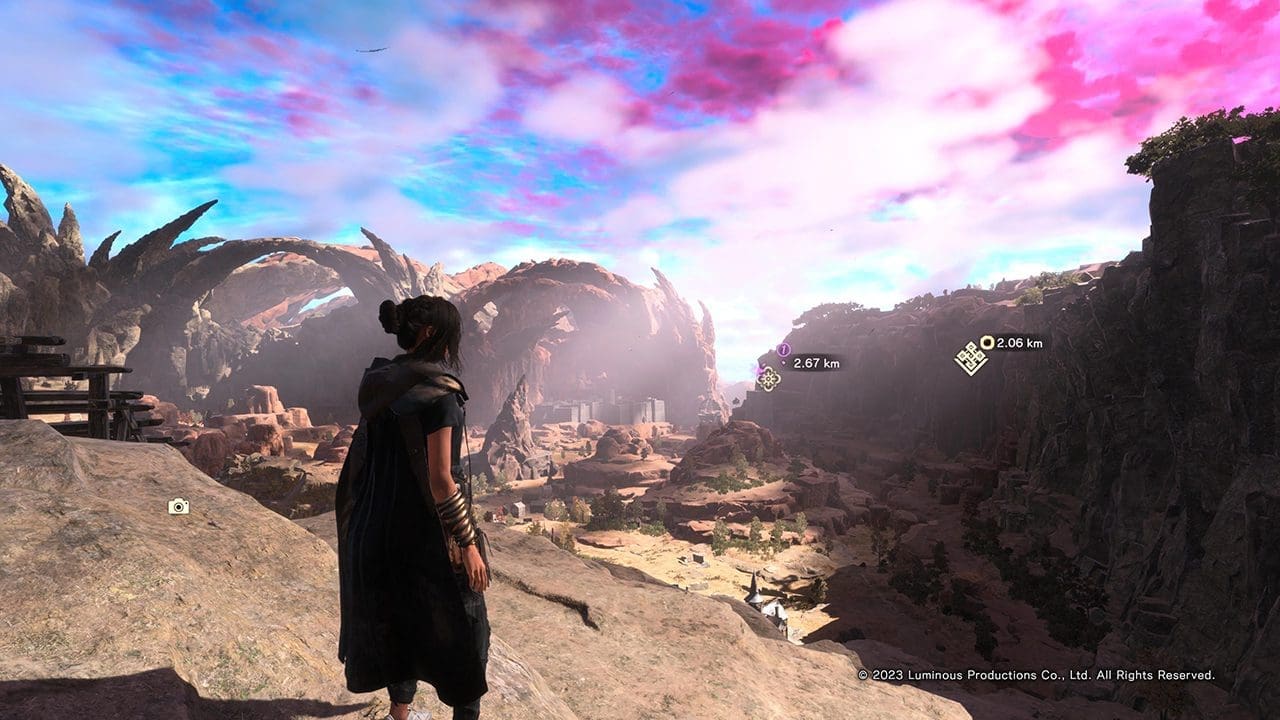Select the flower-shaped marker at 2.67 km

[x=768, y=378]
